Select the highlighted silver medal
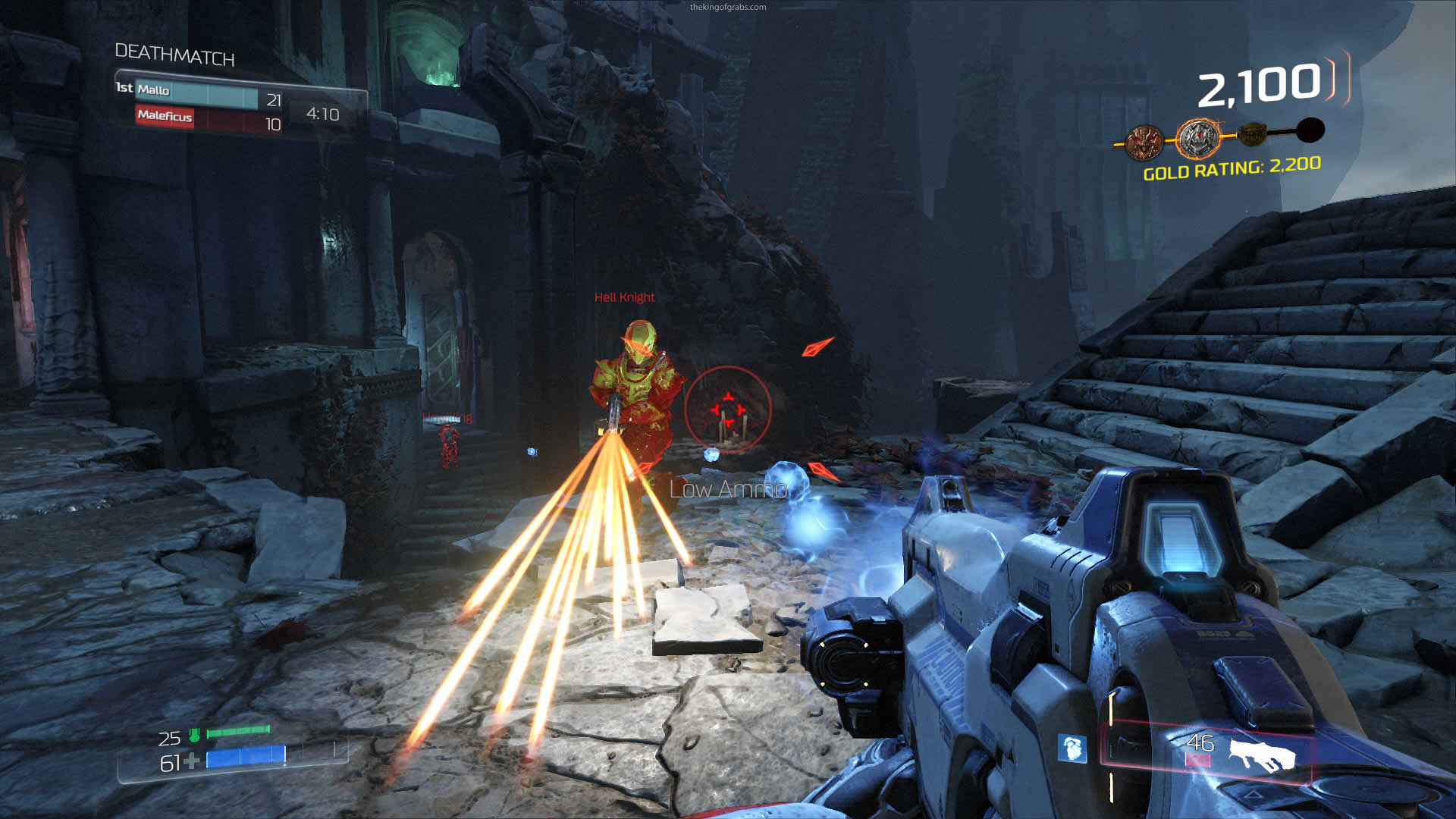Viewport: 1456px width, 819px height. [x=1198, y=138]
